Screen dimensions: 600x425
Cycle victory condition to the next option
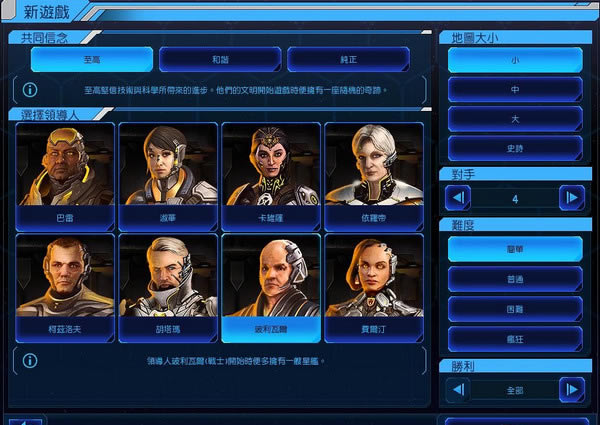click(572, 388)
